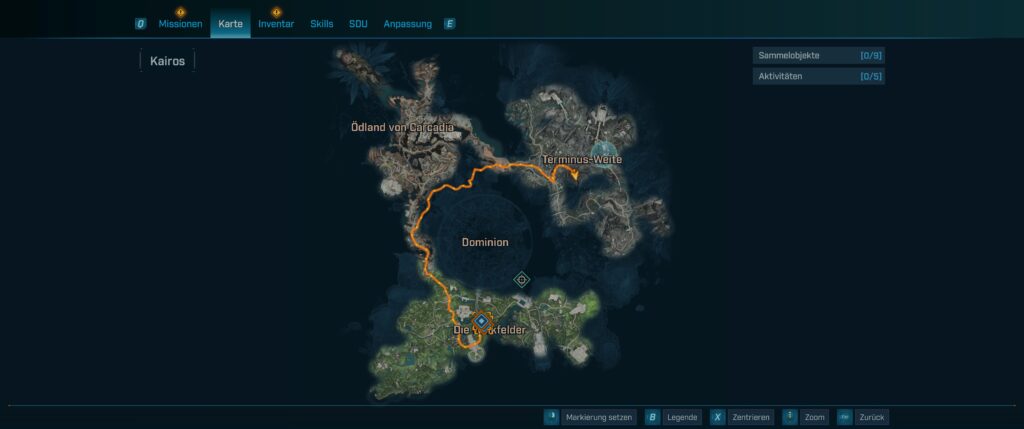Go to the Skills tab
The image size is (1024, 429).
[x=322, y=24]
